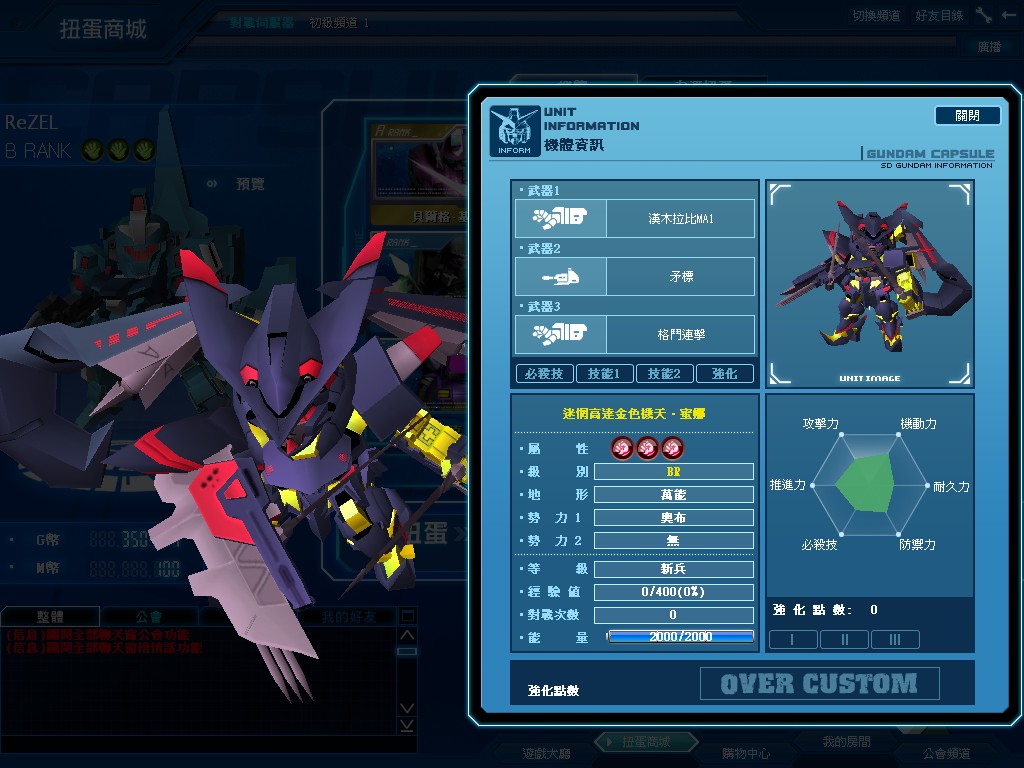
Task: Open the 強化 enhancement tab
Action: pyautogui.click(x=725, y=373)
